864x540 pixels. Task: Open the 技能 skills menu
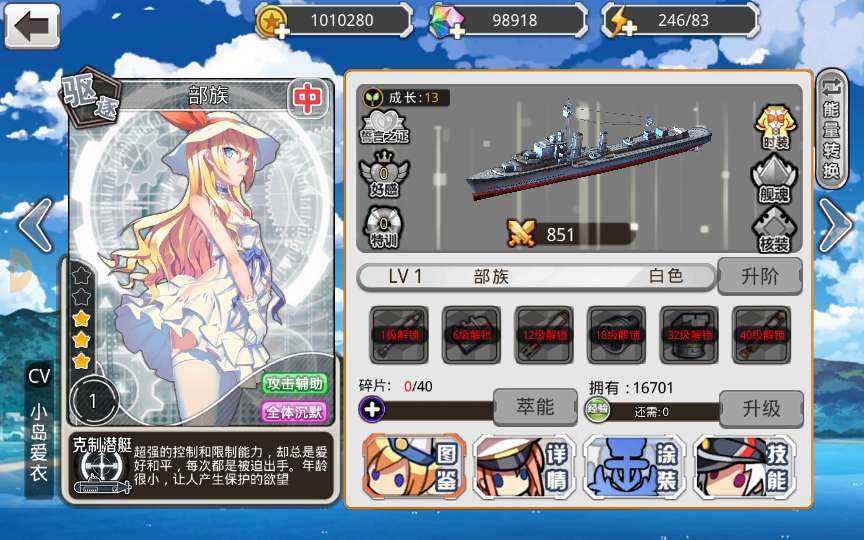745,467
